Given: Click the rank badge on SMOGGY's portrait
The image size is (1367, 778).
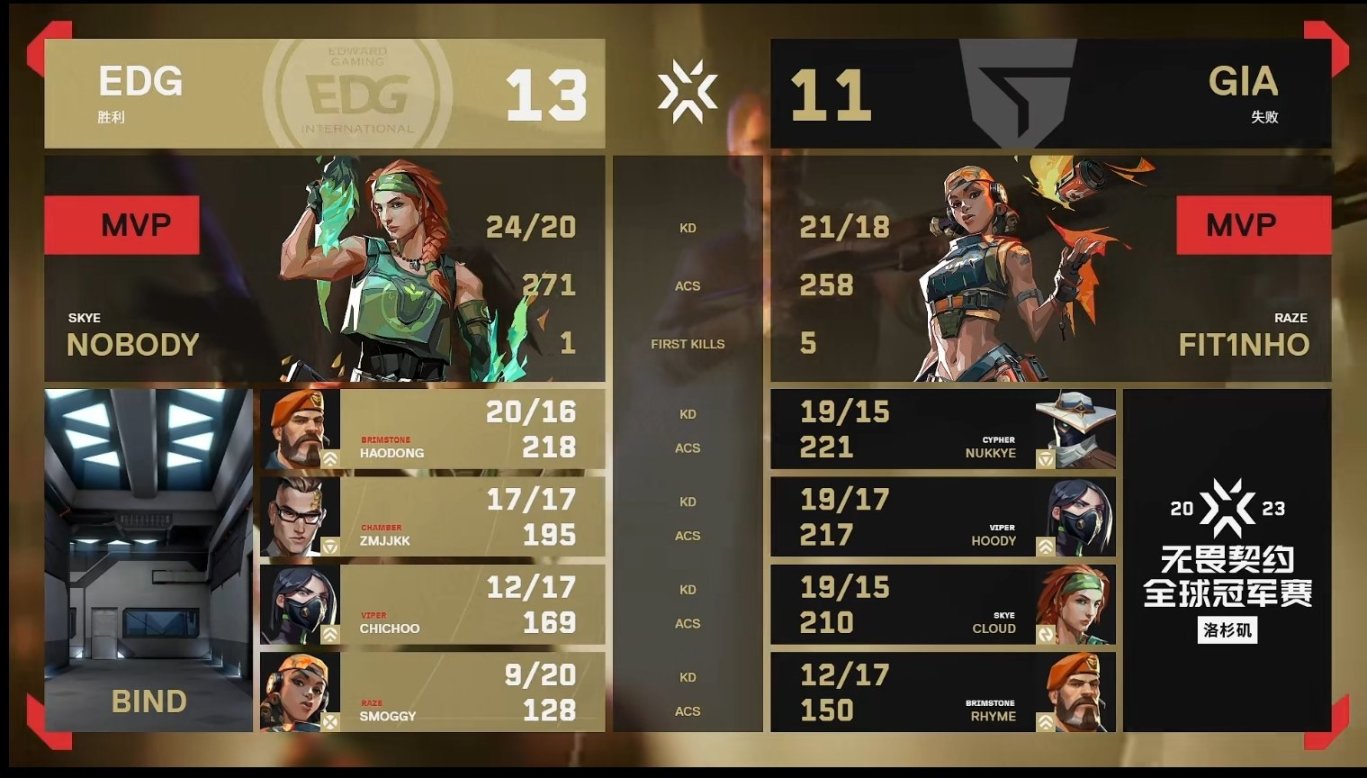Looking at the screenshot, I should pos(331,719).
